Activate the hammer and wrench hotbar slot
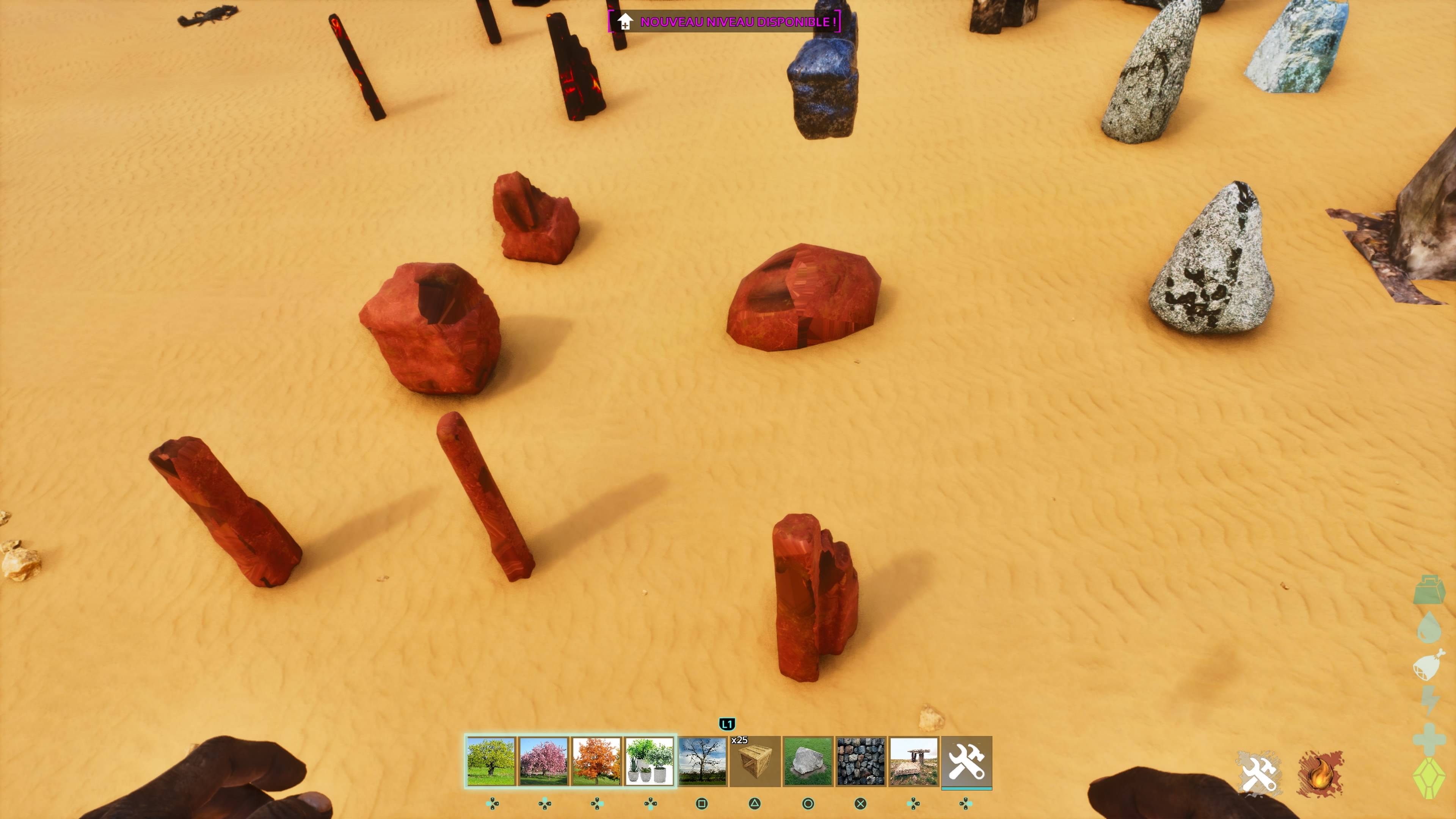 [x=966, y=761]
